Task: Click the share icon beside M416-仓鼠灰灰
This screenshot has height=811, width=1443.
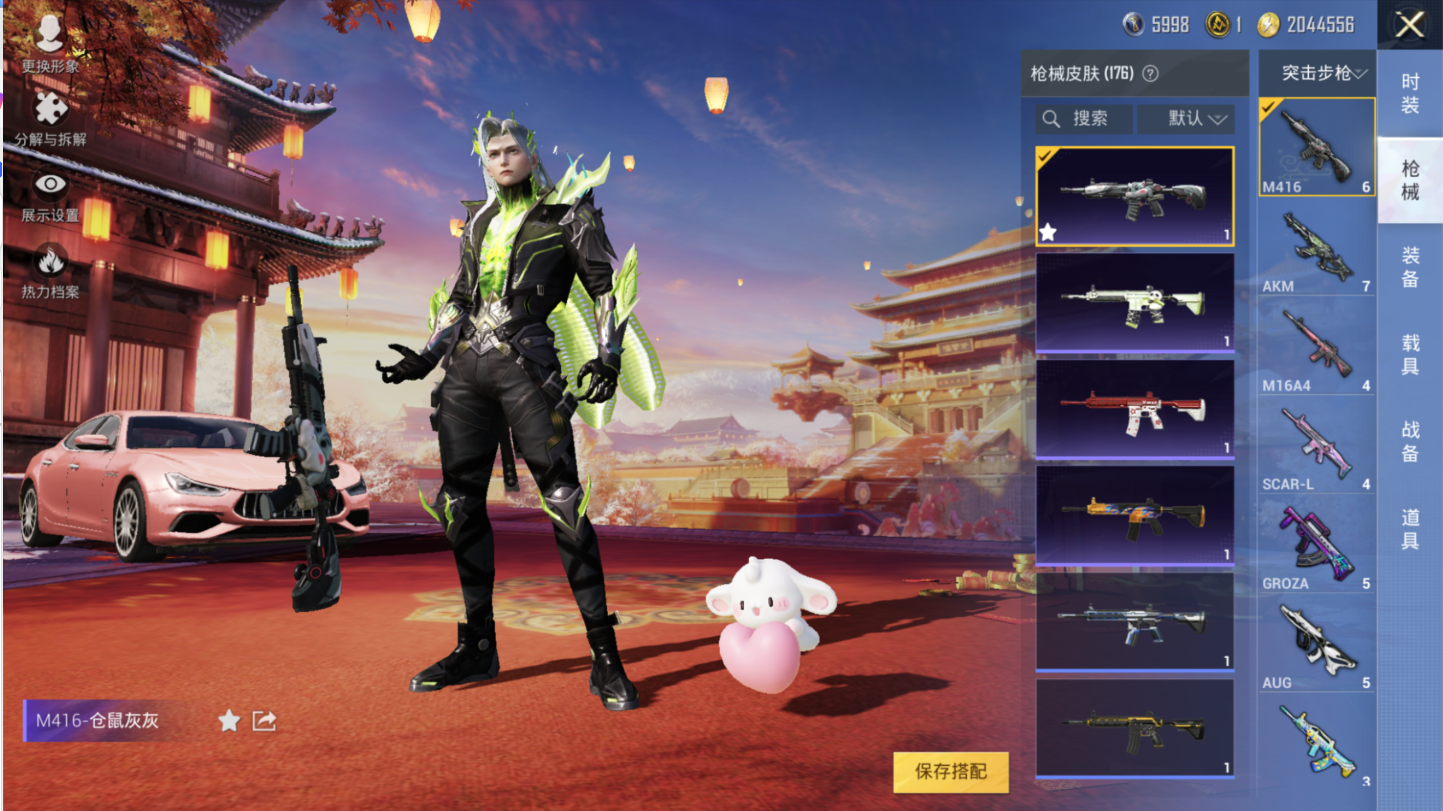Action: click(x=264, y=721)
